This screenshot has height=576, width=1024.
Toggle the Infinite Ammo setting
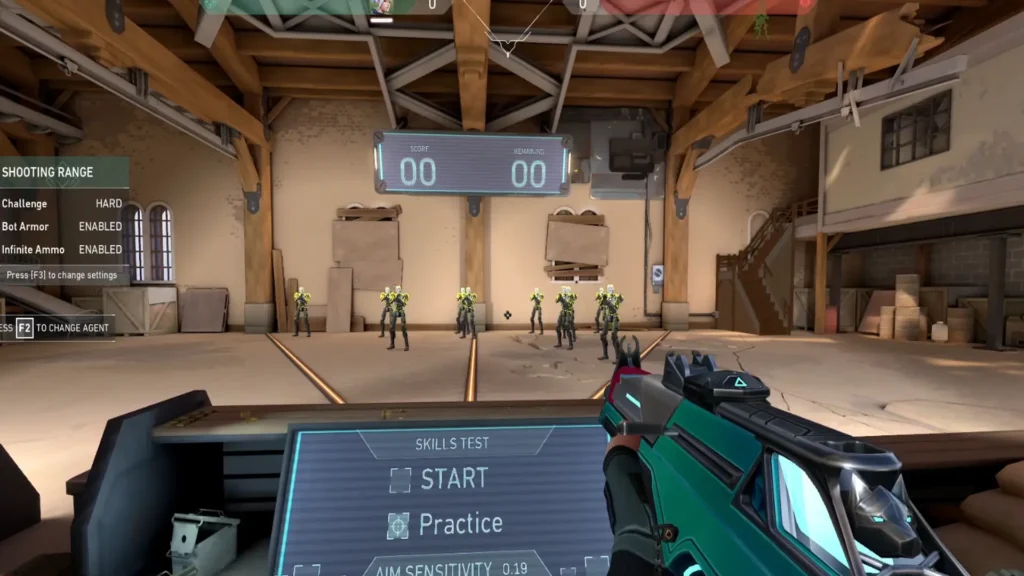100,250
